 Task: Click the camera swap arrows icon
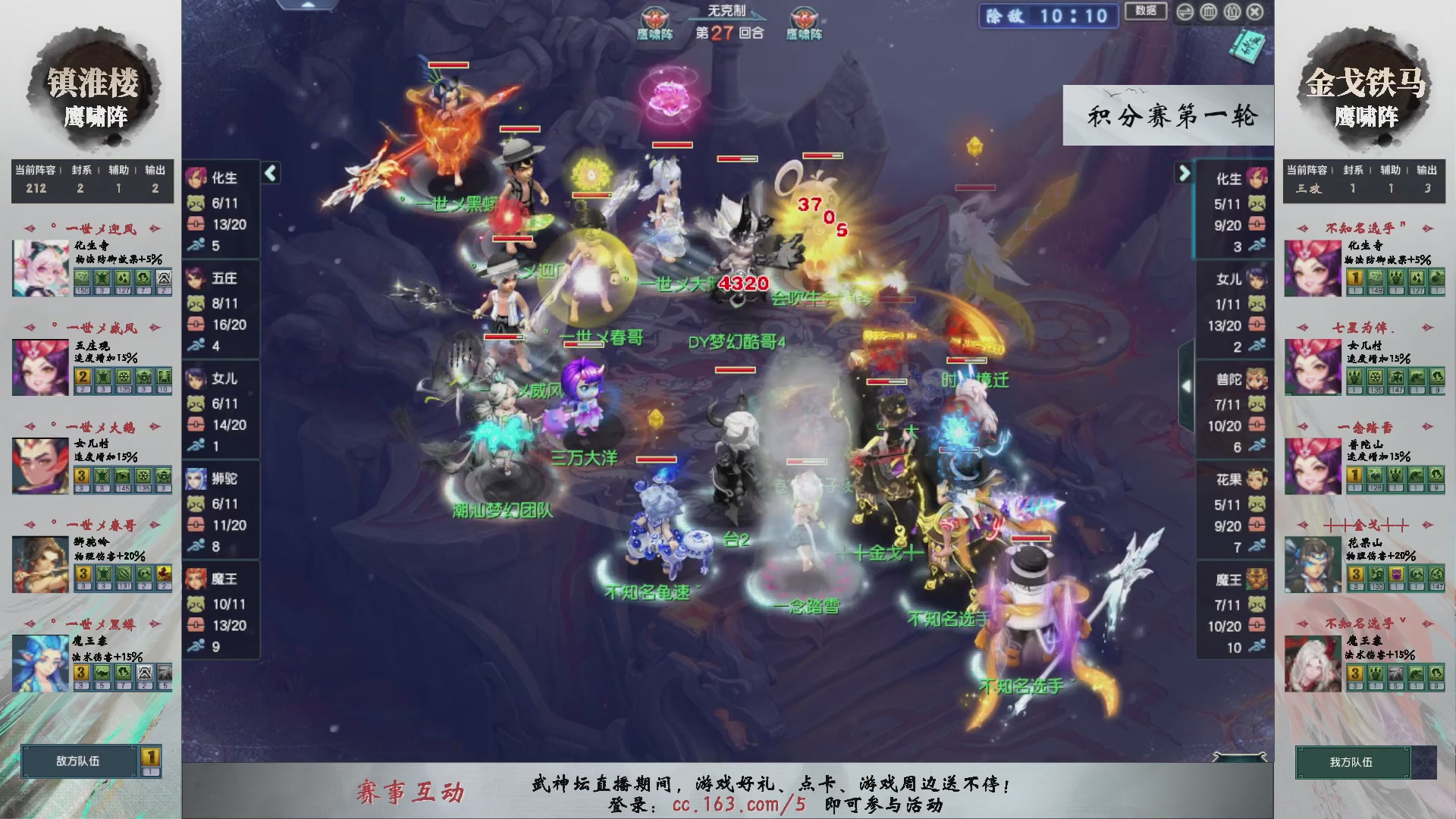point(1185,12)
